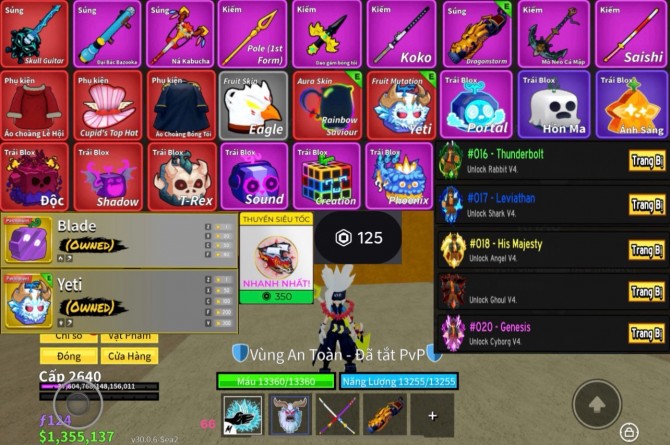Equip the #017 Leviathan title
The image size is (670, 445).
646,204
